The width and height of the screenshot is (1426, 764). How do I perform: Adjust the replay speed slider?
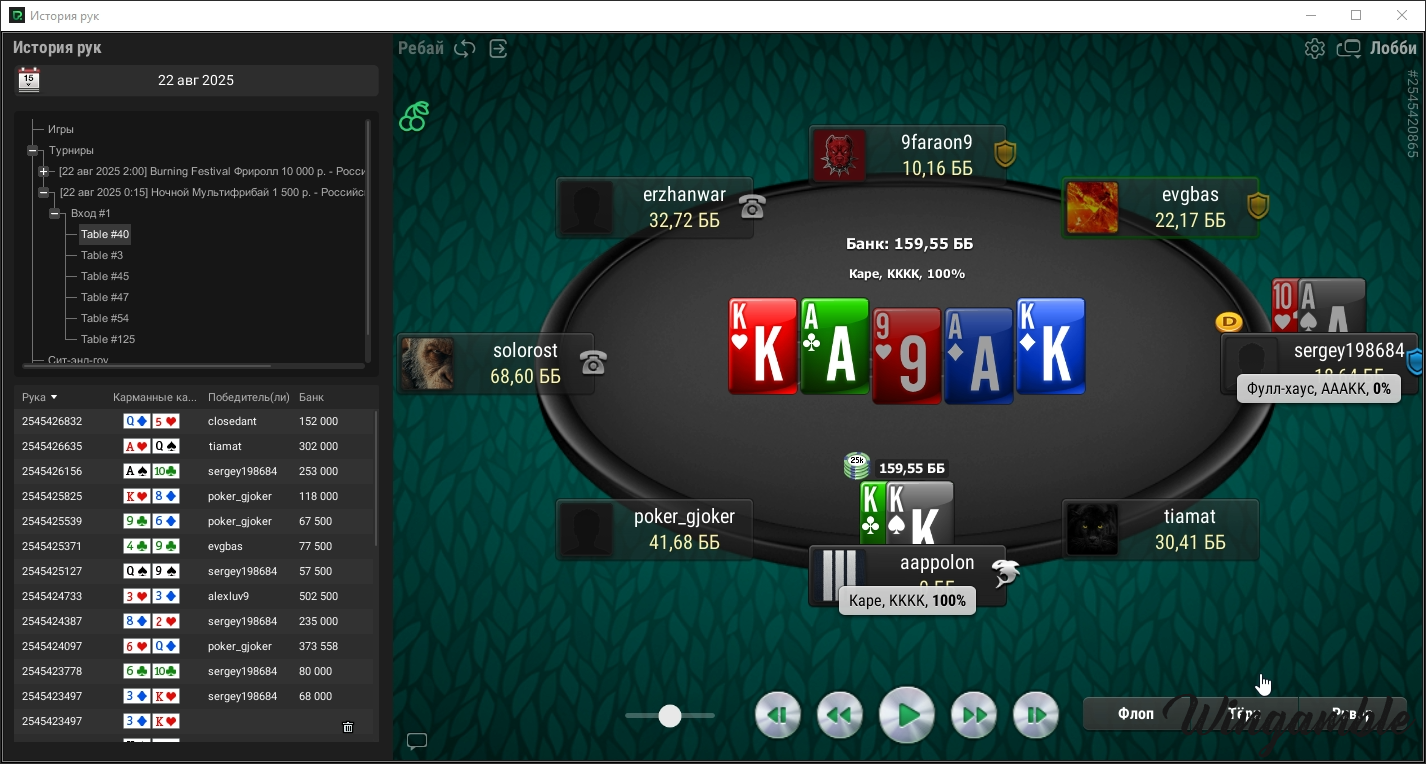(x=670, y=715)
